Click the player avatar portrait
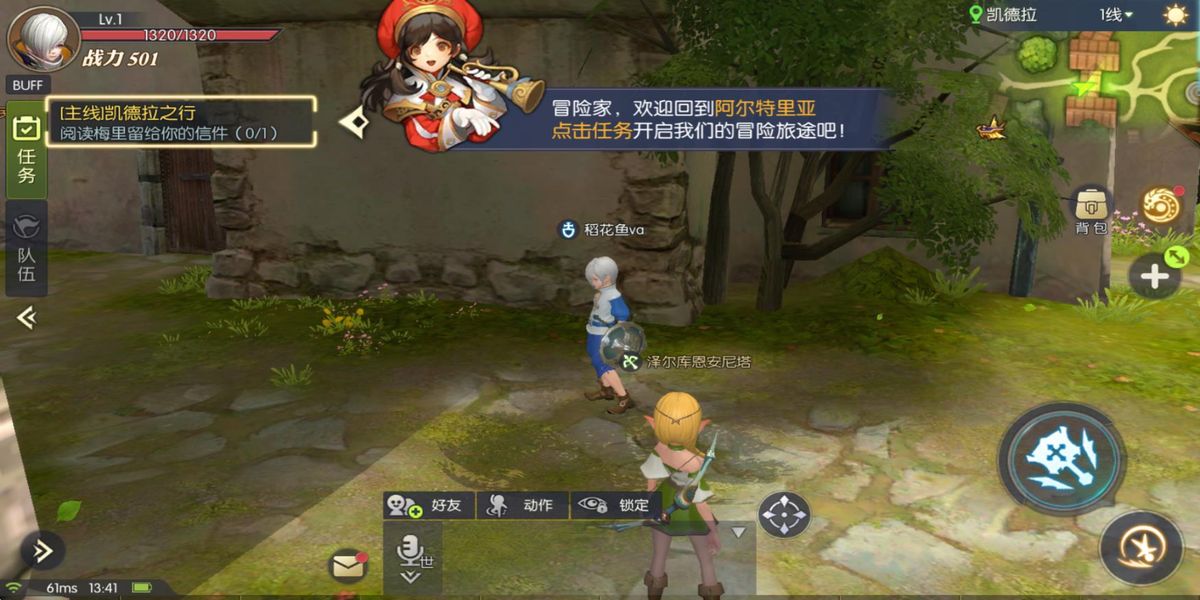 pos(43,38)
